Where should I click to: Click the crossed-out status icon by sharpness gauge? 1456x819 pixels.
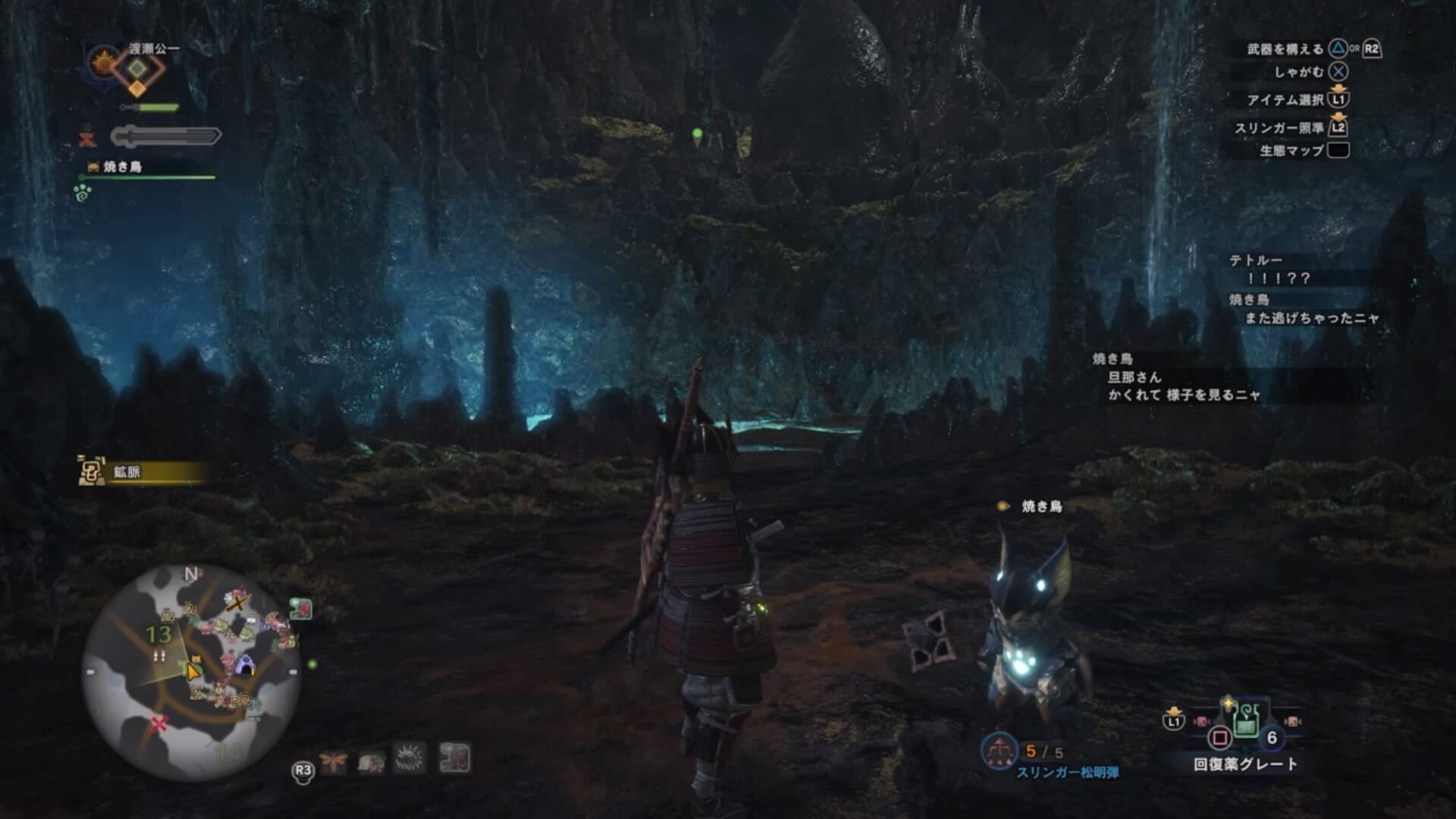(x=87, y=137)
